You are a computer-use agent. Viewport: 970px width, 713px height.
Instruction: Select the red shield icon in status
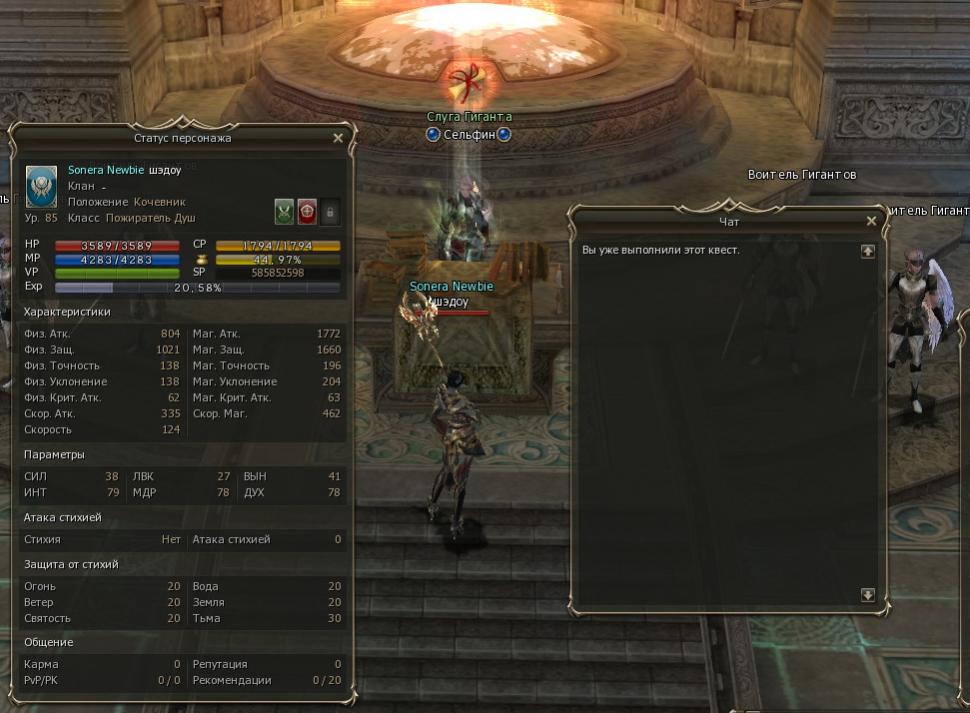pyautogui.click(x=307, y=211)
